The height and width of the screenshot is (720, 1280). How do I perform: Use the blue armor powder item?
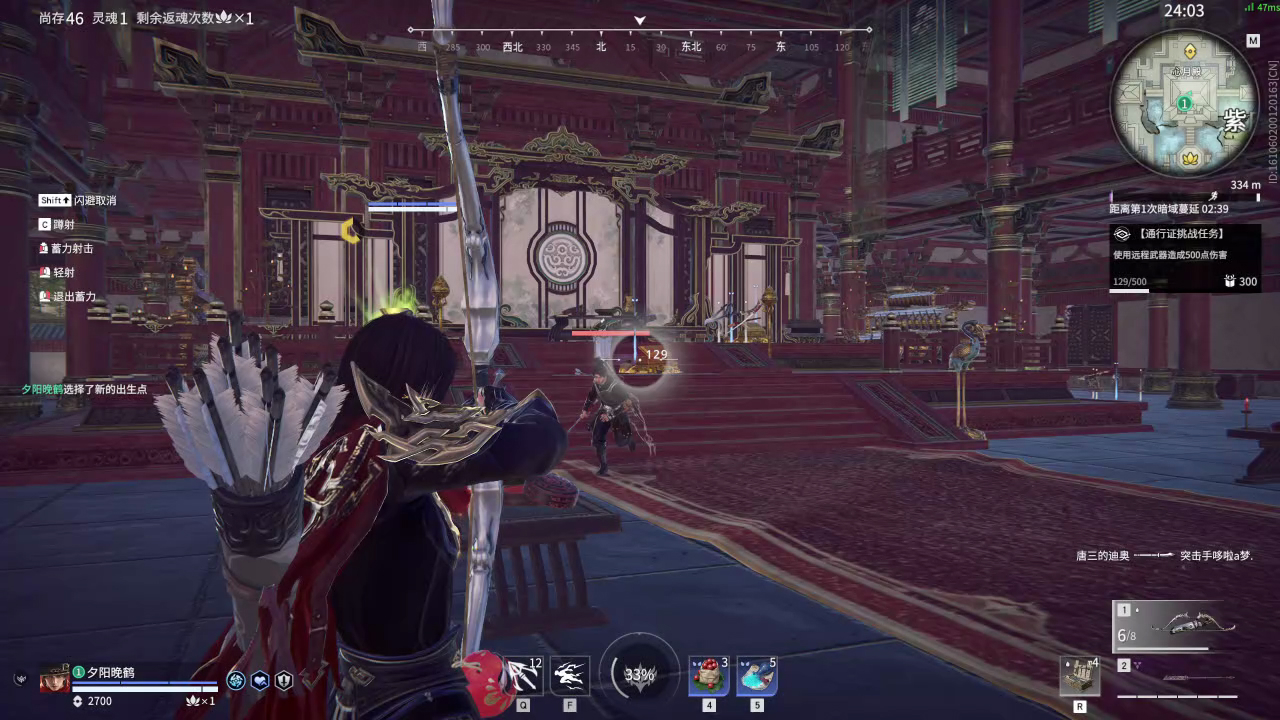(757, 676)
